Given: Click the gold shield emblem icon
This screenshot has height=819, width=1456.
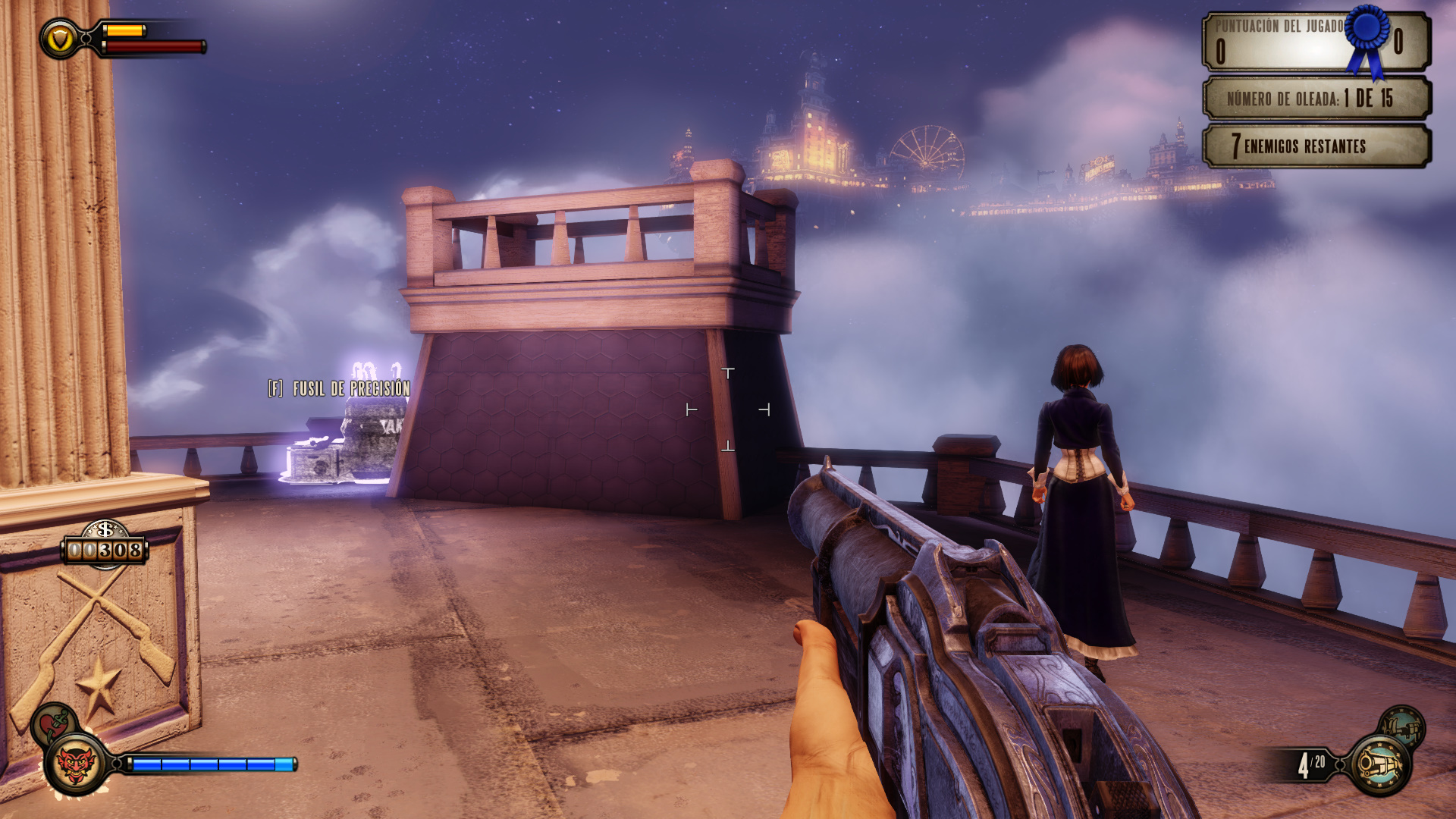Looking at the screenshot, I should 59,38.
